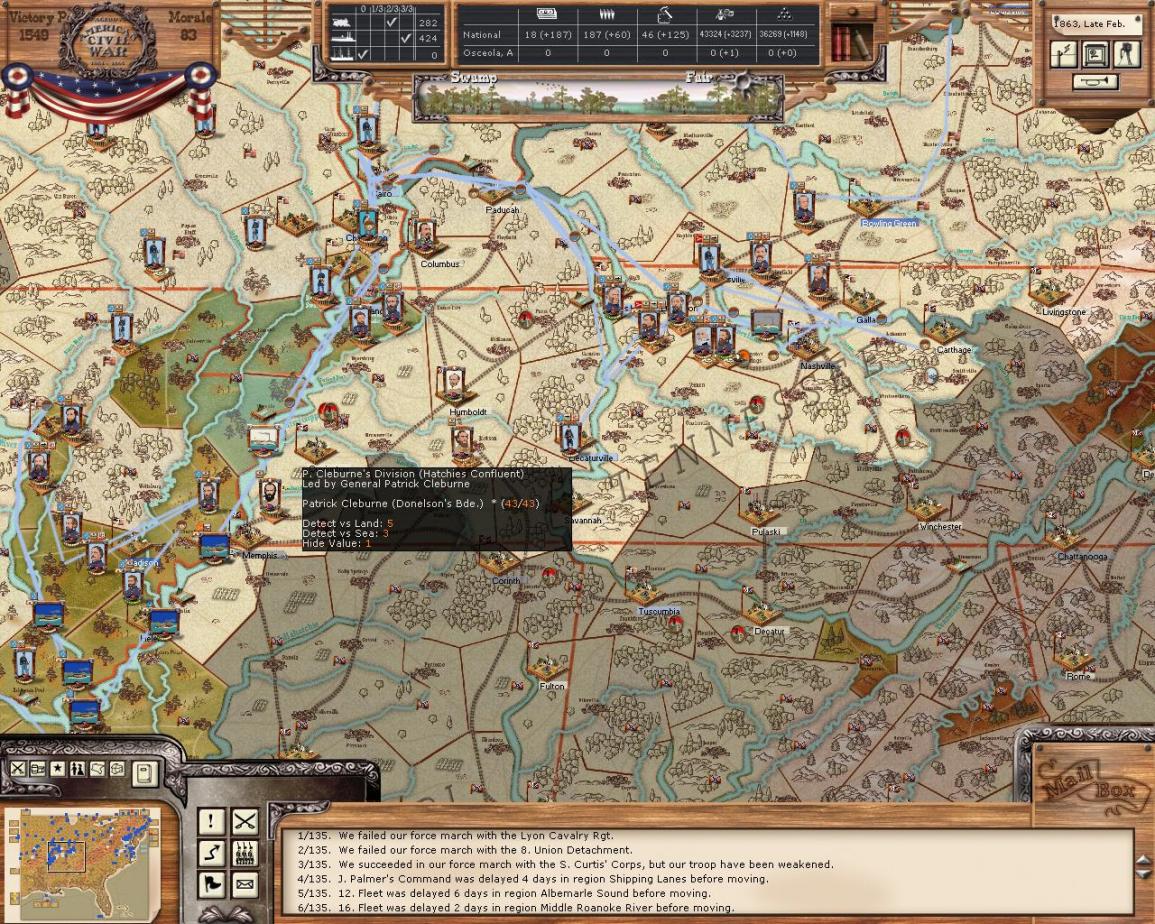Open the safe save-game button

pyautogui.click(x=1095, y=54)
